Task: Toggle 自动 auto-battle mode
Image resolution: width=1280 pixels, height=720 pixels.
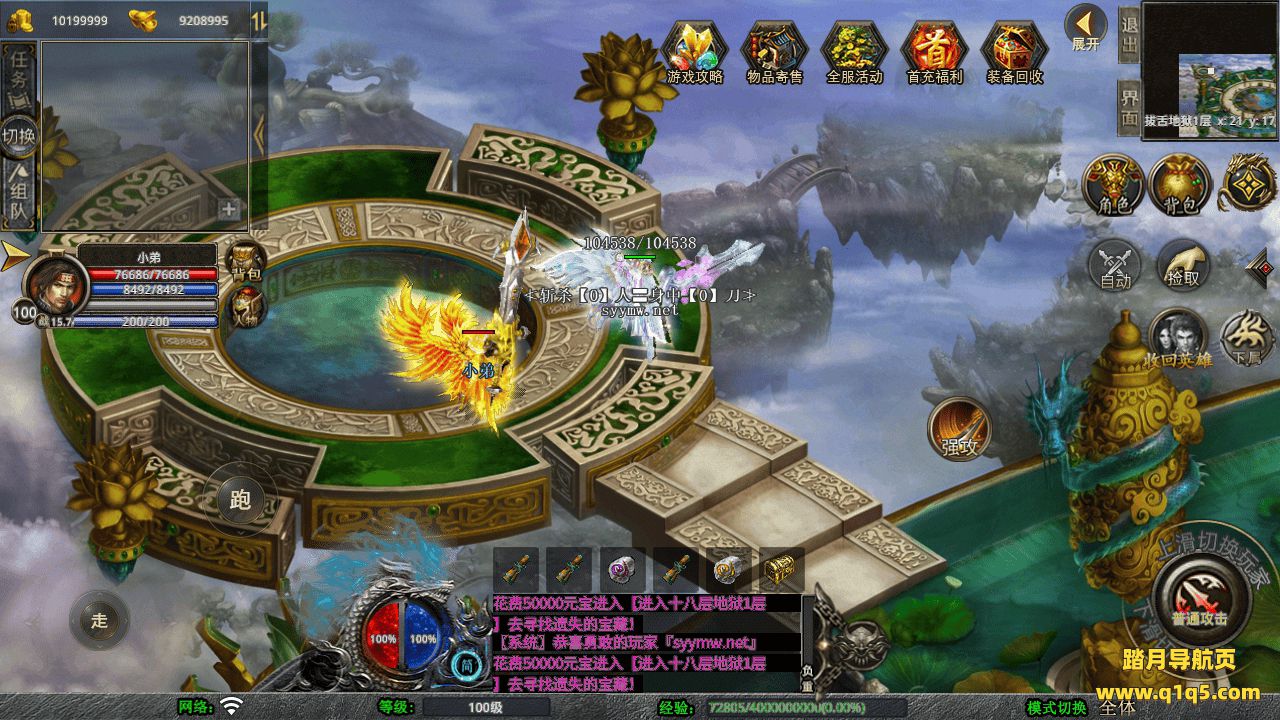Action: pyautogui.click(x=1116, y=266)
